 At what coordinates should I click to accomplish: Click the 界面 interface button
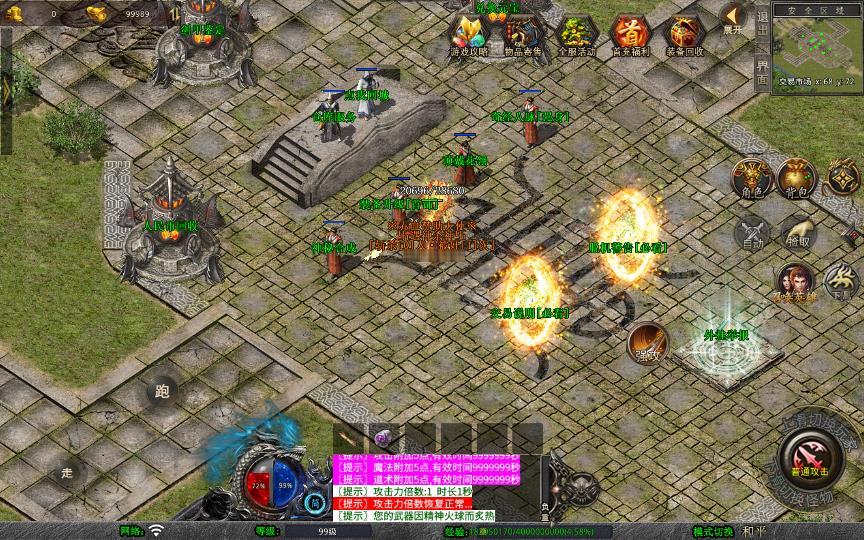pyautogui.click(x=762, y=70)
